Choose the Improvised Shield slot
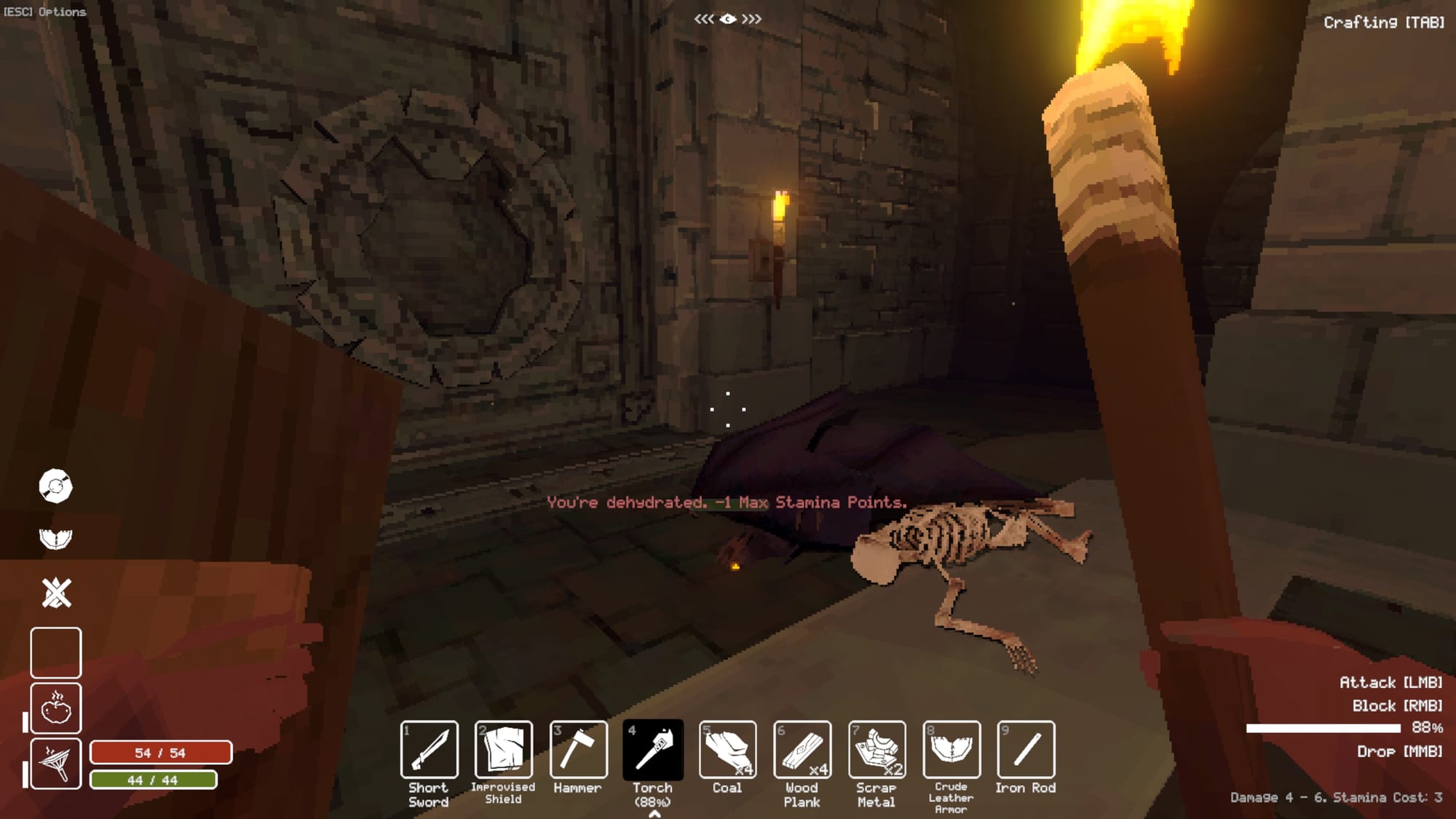1456x819 pixels. (504, 750)
